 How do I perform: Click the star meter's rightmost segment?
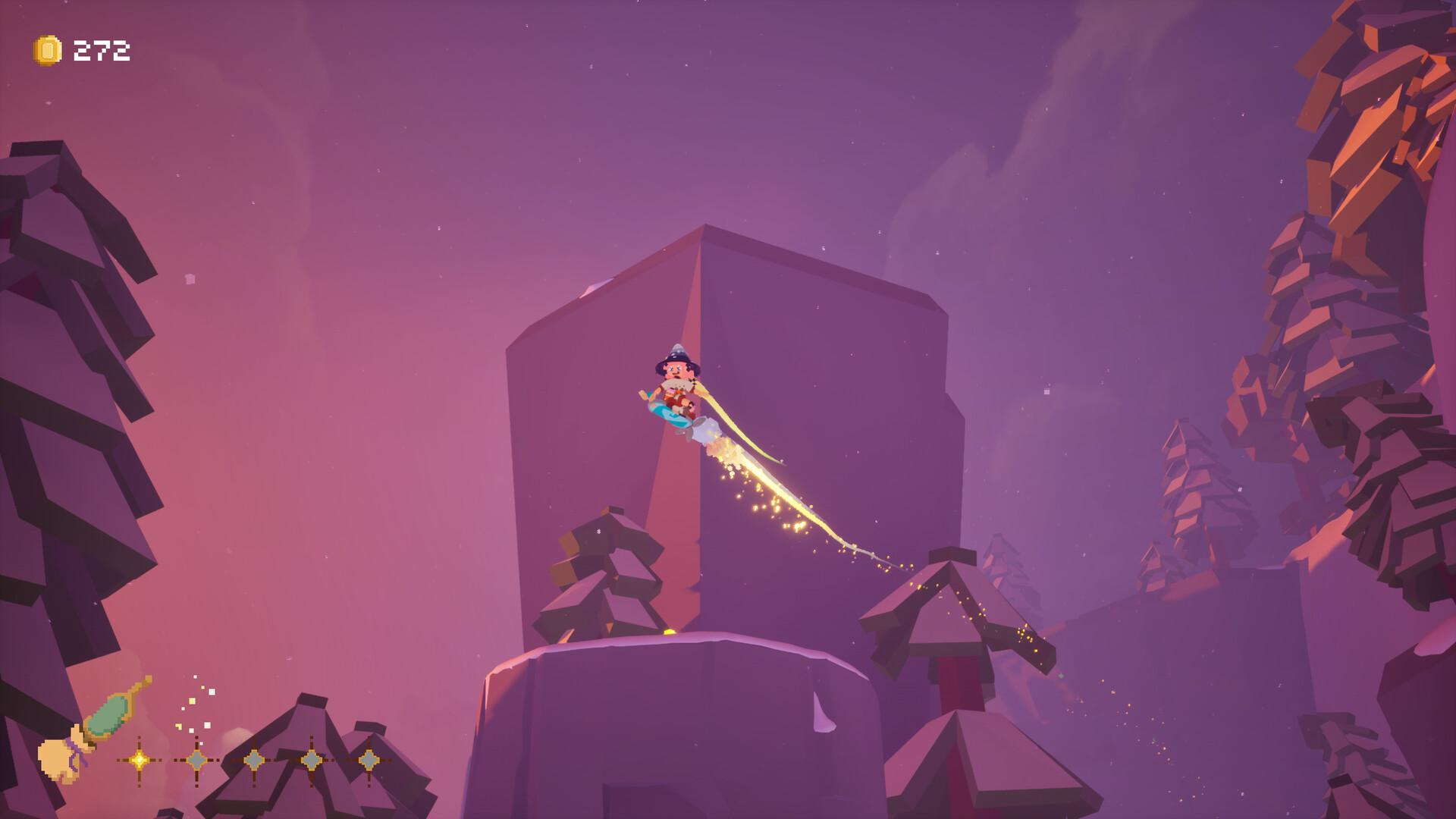coord(369,759)
